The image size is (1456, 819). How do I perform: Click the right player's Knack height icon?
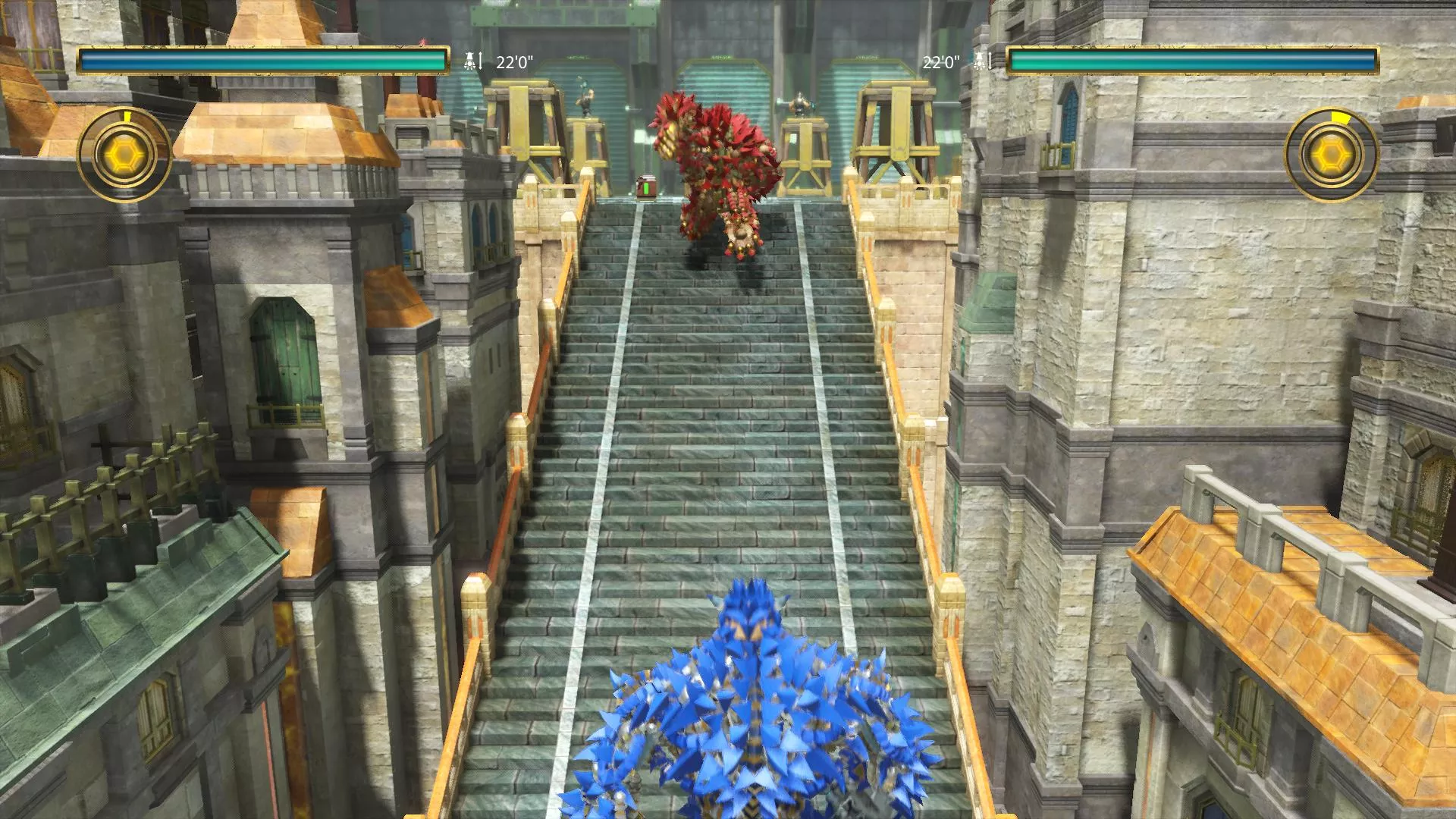click(x=979, y=61)
